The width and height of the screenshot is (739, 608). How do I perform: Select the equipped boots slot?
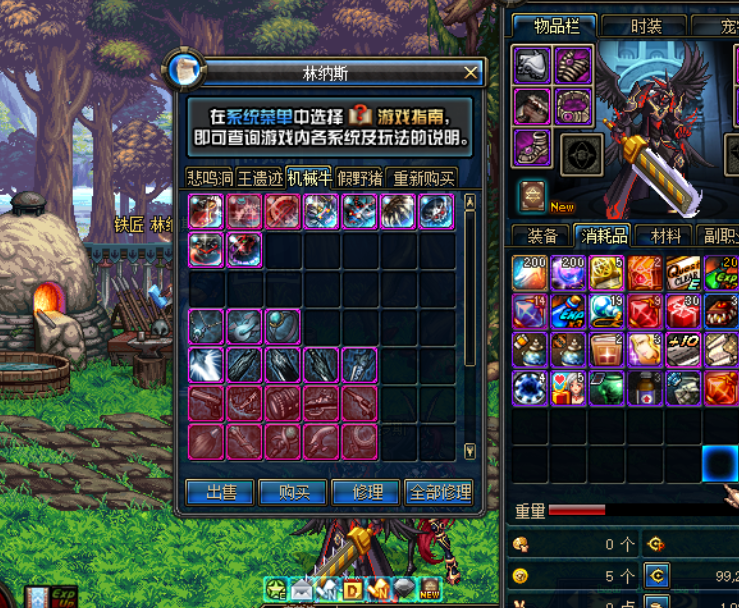pos(532,148)
